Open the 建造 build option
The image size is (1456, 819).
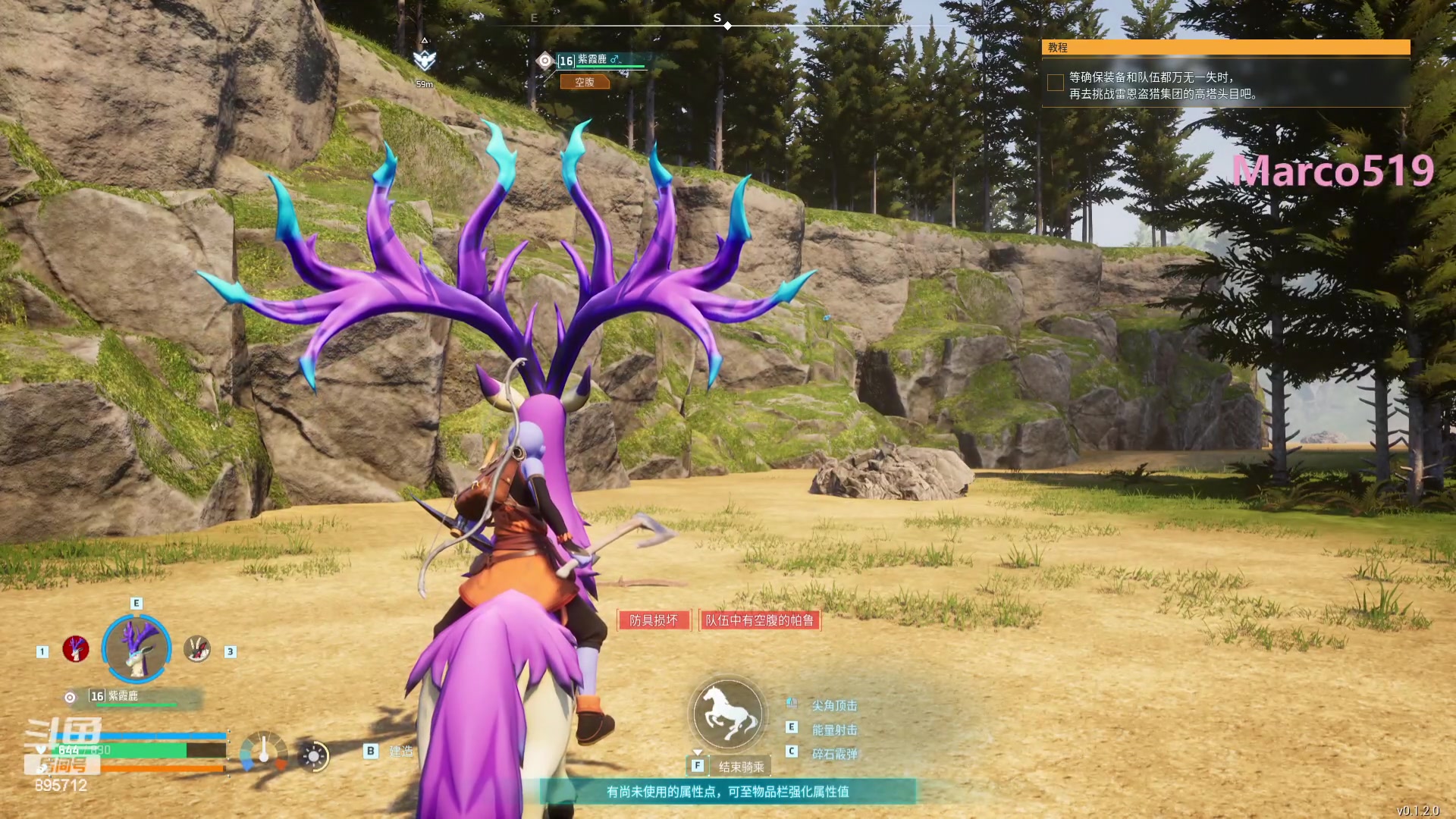coord(400,752)
